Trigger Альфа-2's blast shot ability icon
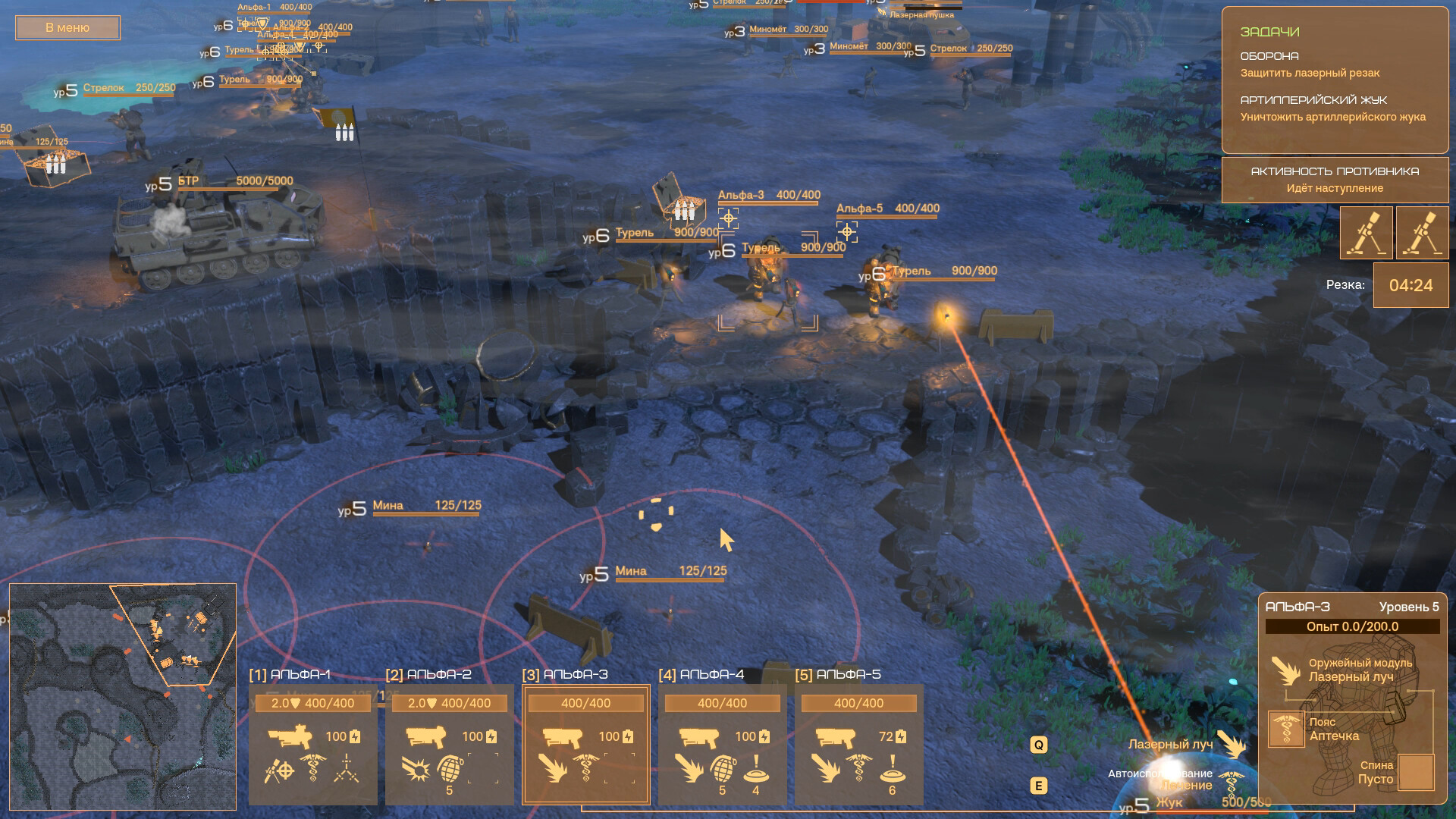The height and width of the screenshot is (819, 1456). coord(416,769)
